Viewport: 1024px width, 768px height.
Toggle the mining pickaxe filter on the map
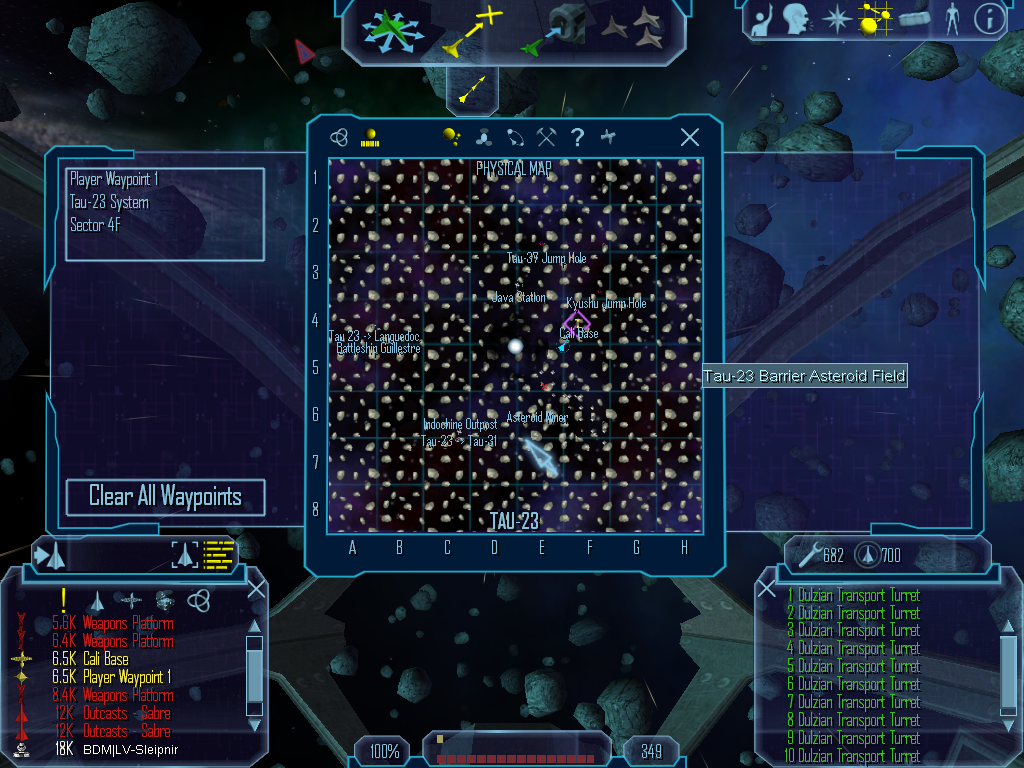pos(545,138)
